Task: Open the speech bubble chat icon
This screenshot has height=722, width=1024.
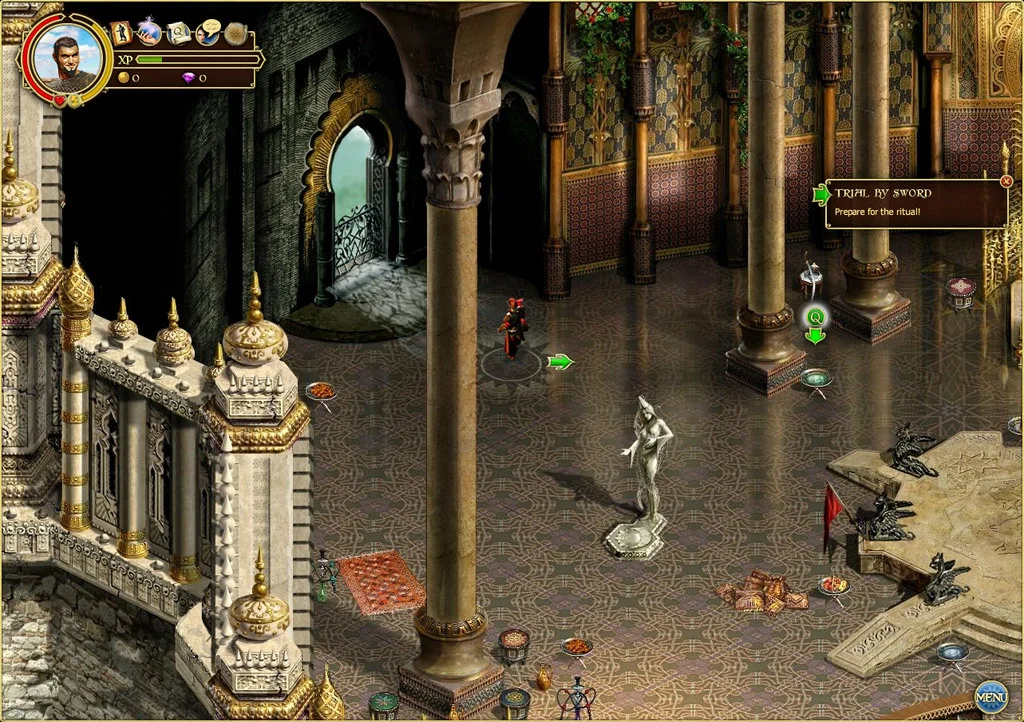Action: (x=208, y=33)
